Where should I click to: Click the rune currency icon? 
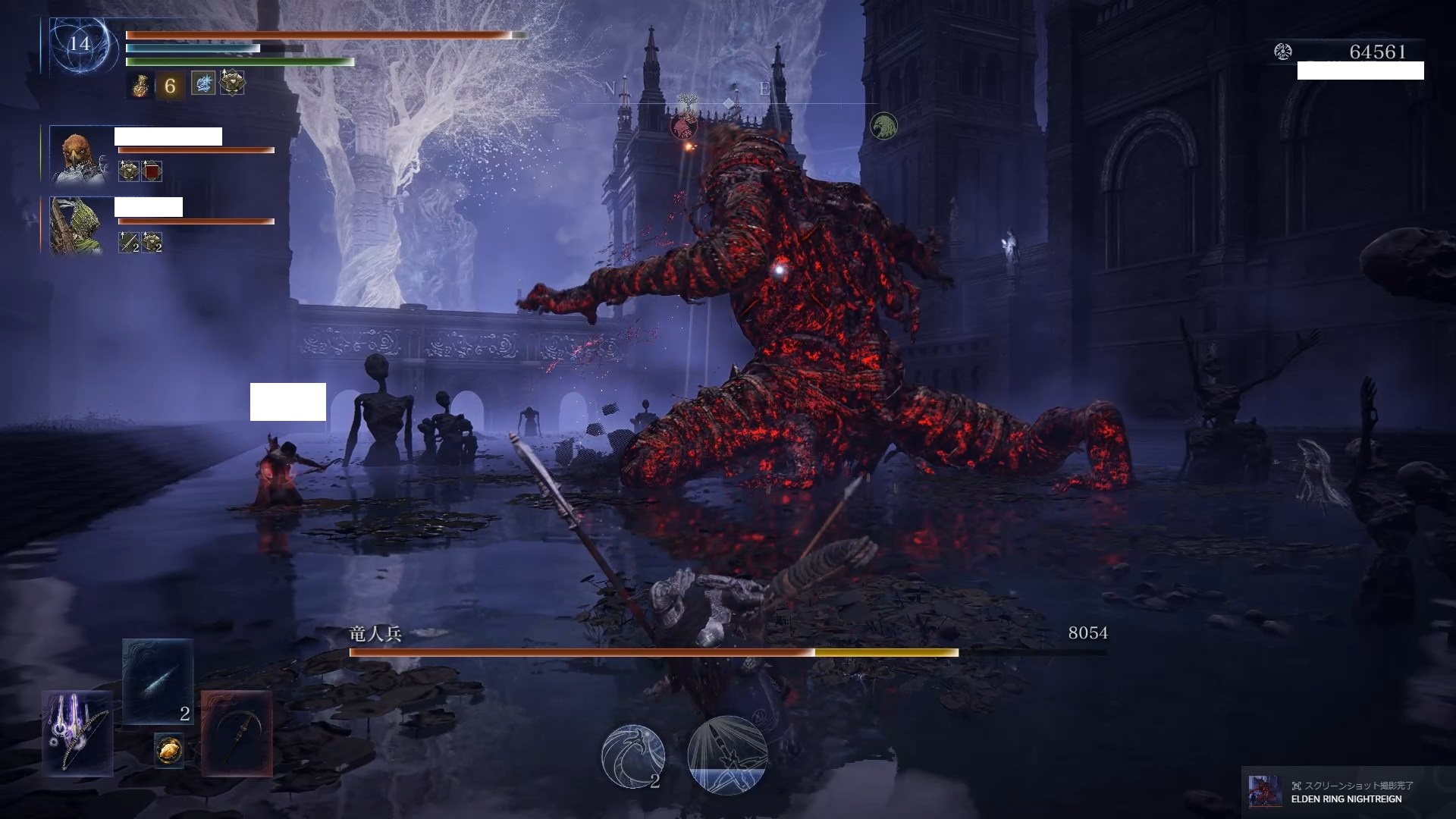click(x=1282, y=52)
